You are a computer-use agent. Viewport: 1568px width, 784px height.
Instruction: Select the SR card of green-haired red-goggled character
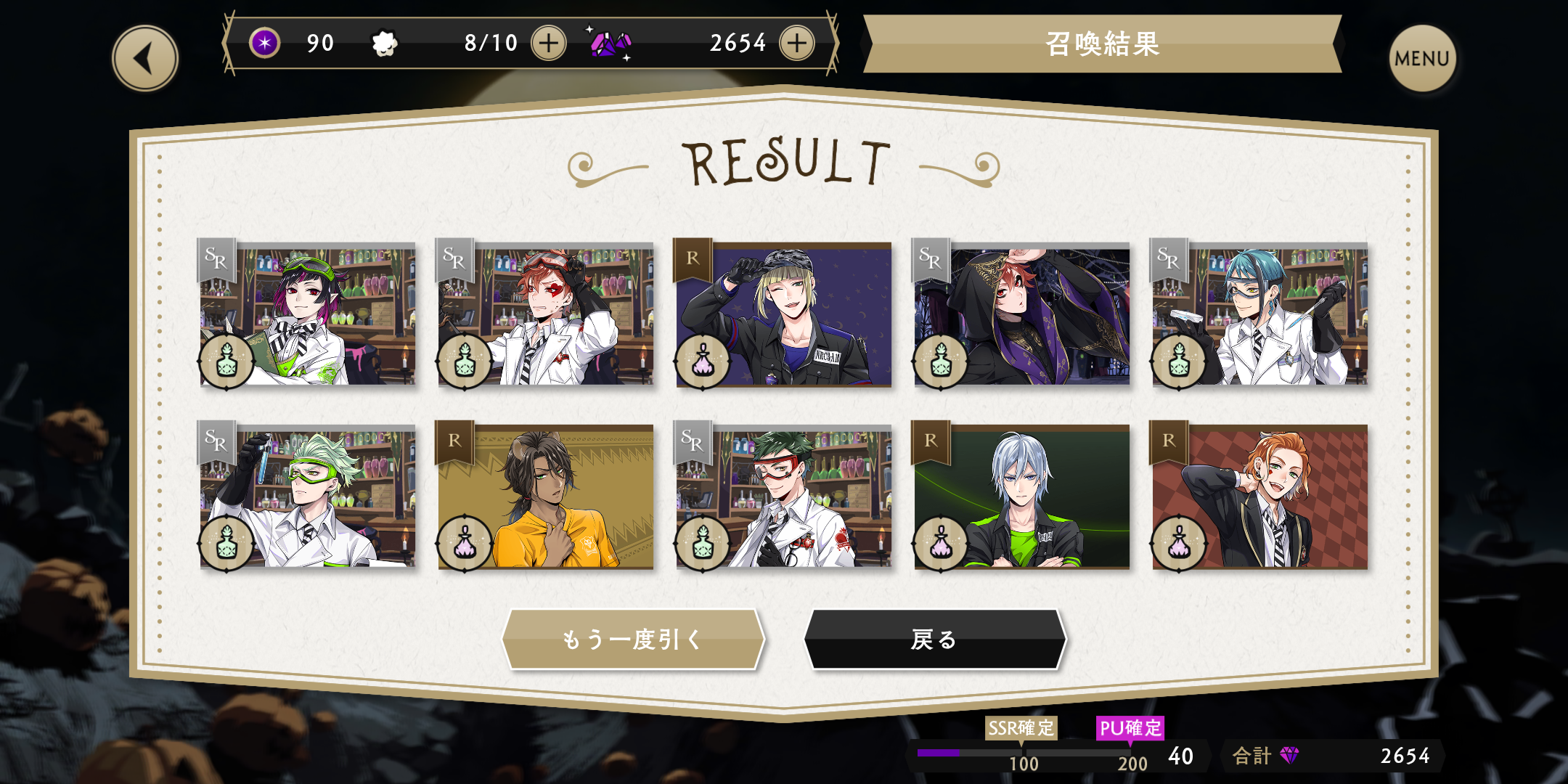pos(784,496)
